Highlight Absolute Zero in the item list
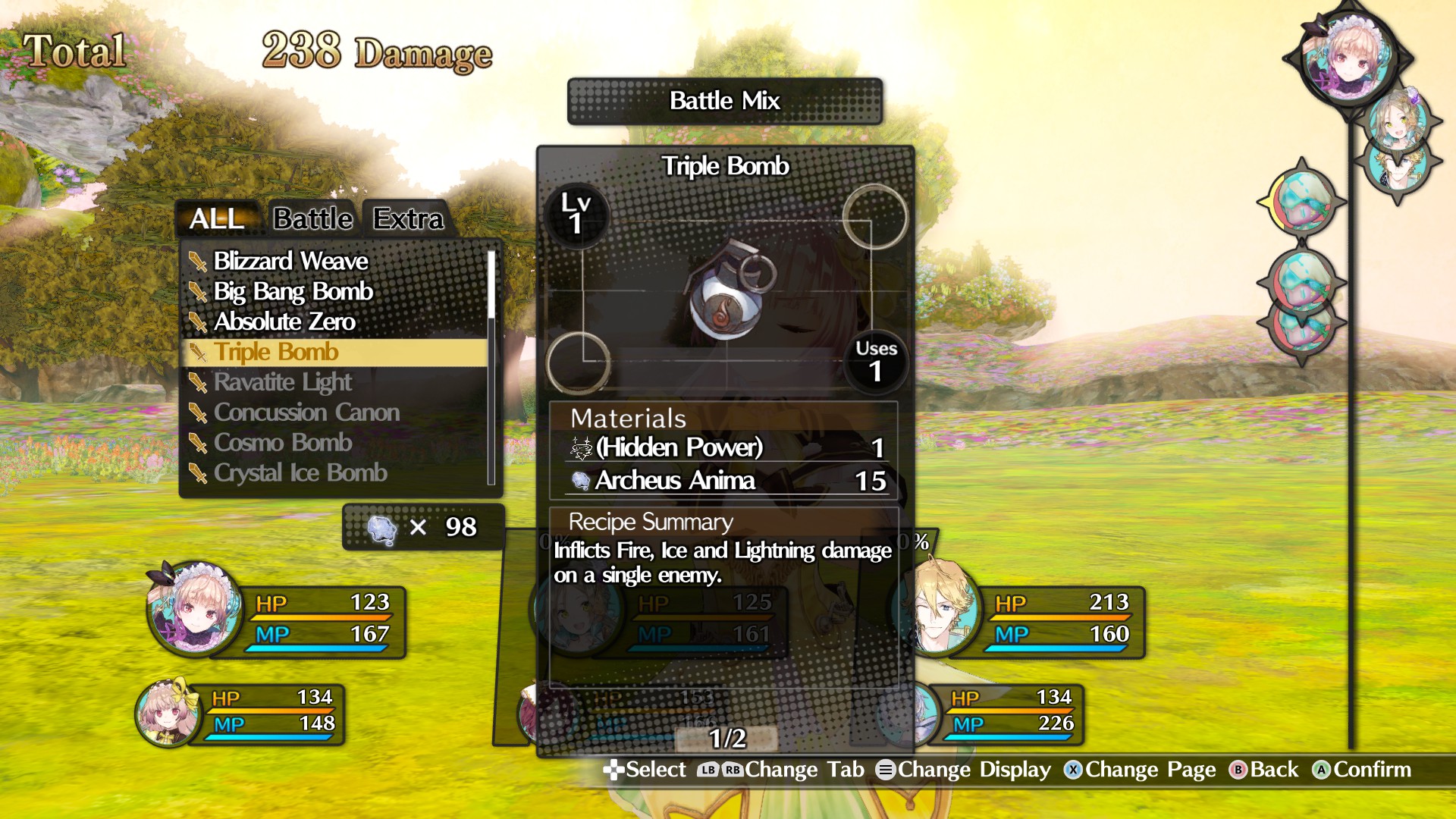Image resolution: width=1456 pixels, height=819 pixels. pos(284,322)
